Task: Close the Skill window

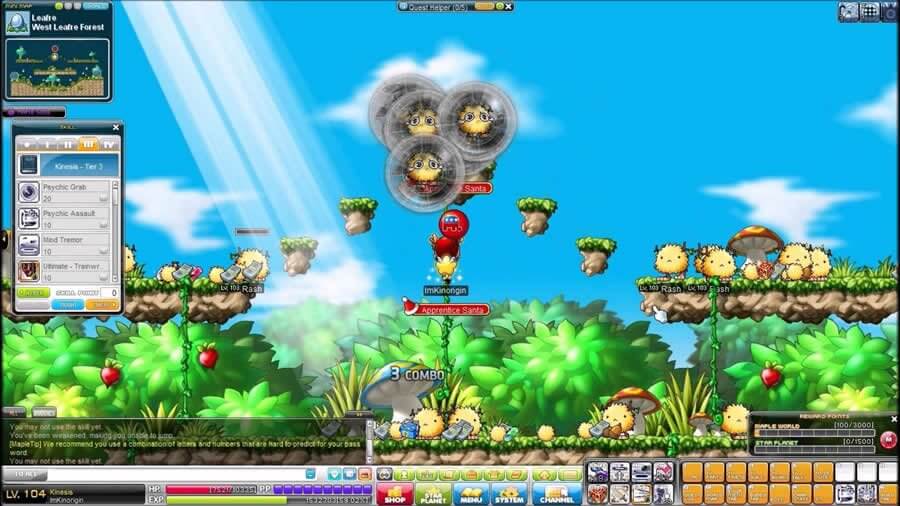Action: pos(116,128)
